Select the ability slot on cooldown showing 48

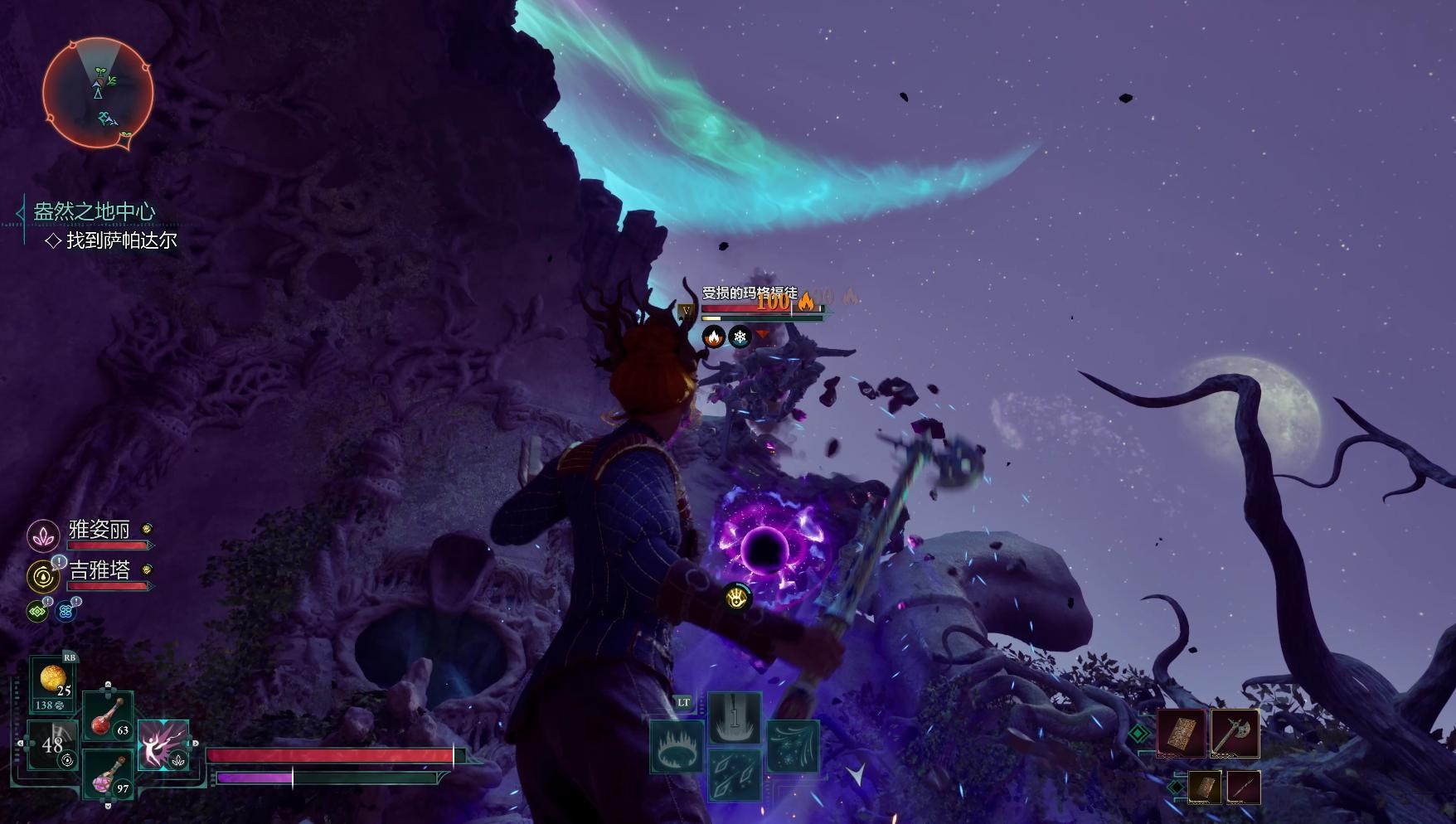pyautogui.click(x=52, y=745)
